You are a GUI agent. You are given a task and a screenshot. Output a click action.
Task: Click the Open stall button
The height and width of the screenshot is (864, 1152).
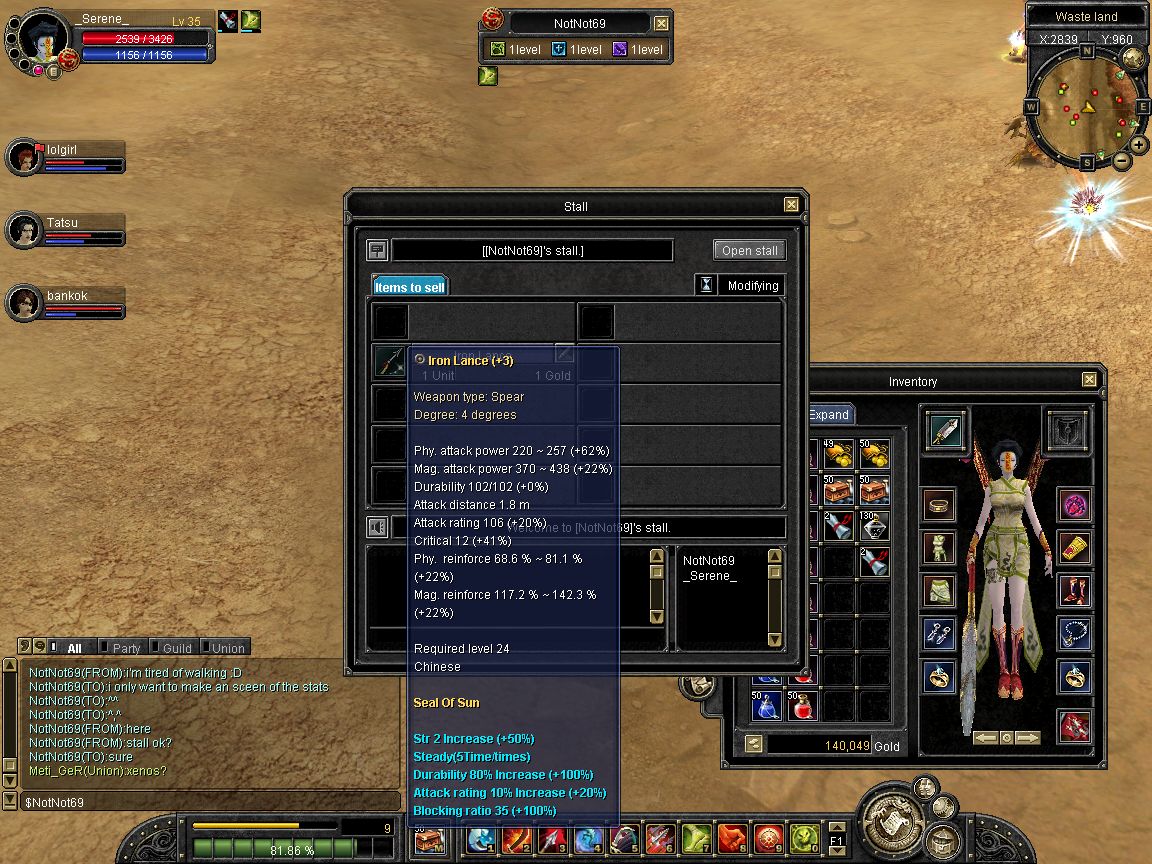click(749, 250)
